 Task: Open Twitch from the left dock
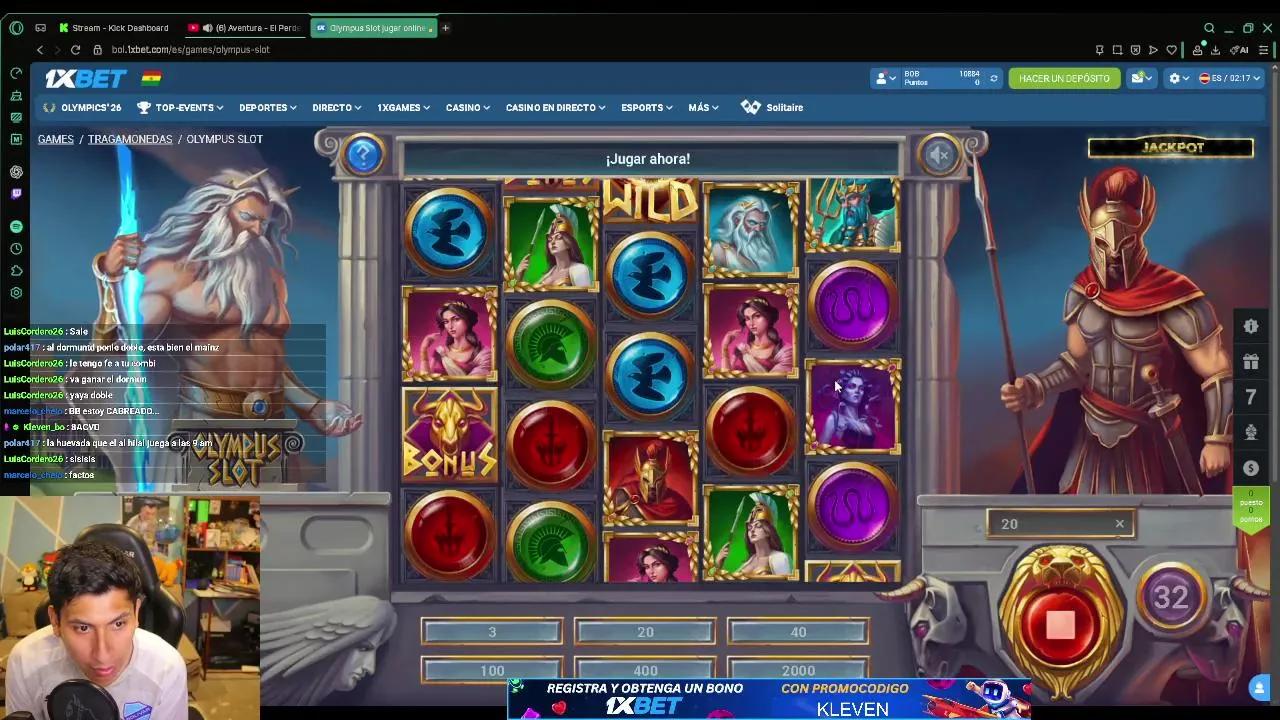(x=14, y=193)
